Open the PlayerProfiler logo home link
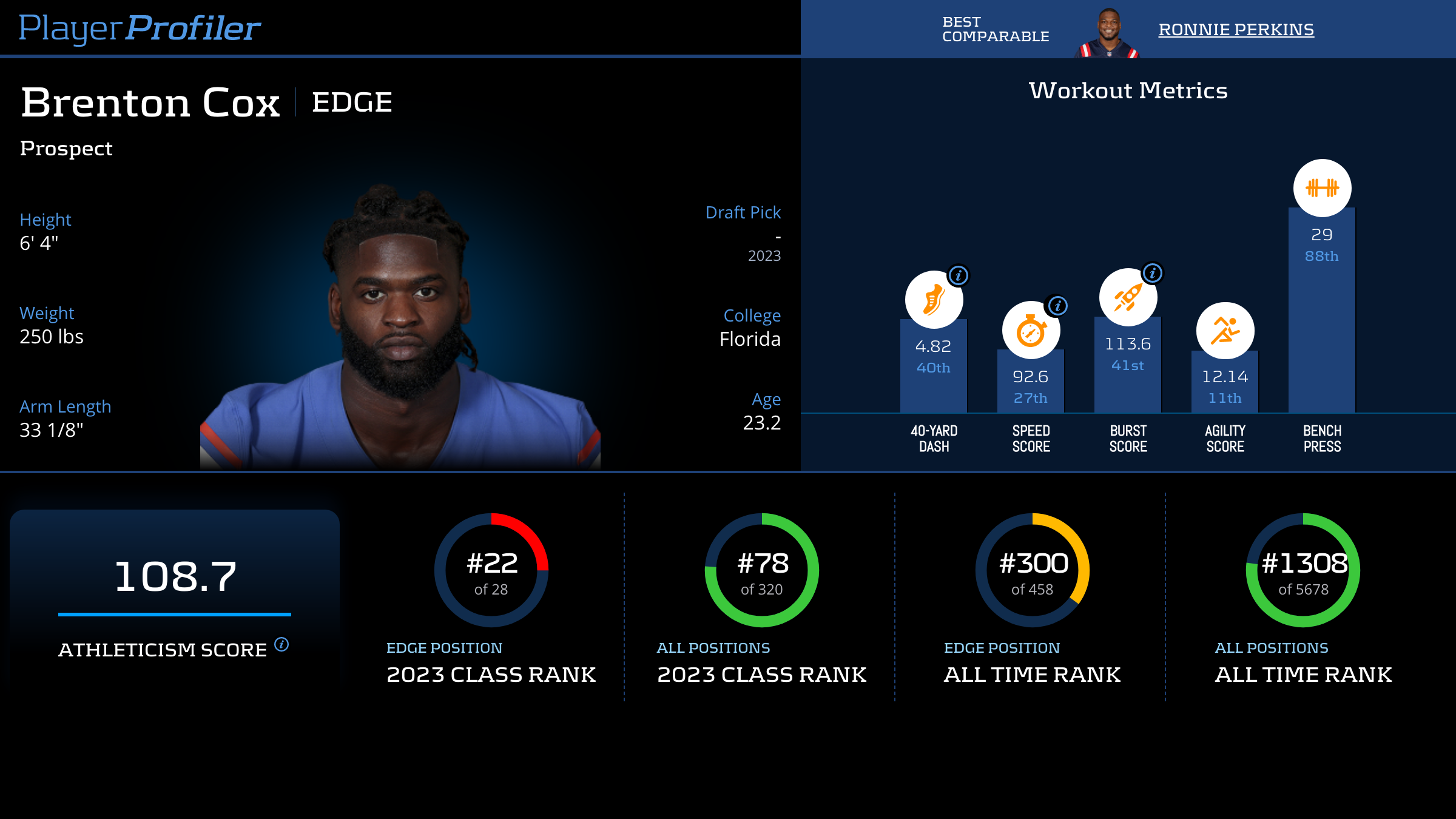Image resolution: width=1456 pixels, height=819 pixels. pos(140,29)
